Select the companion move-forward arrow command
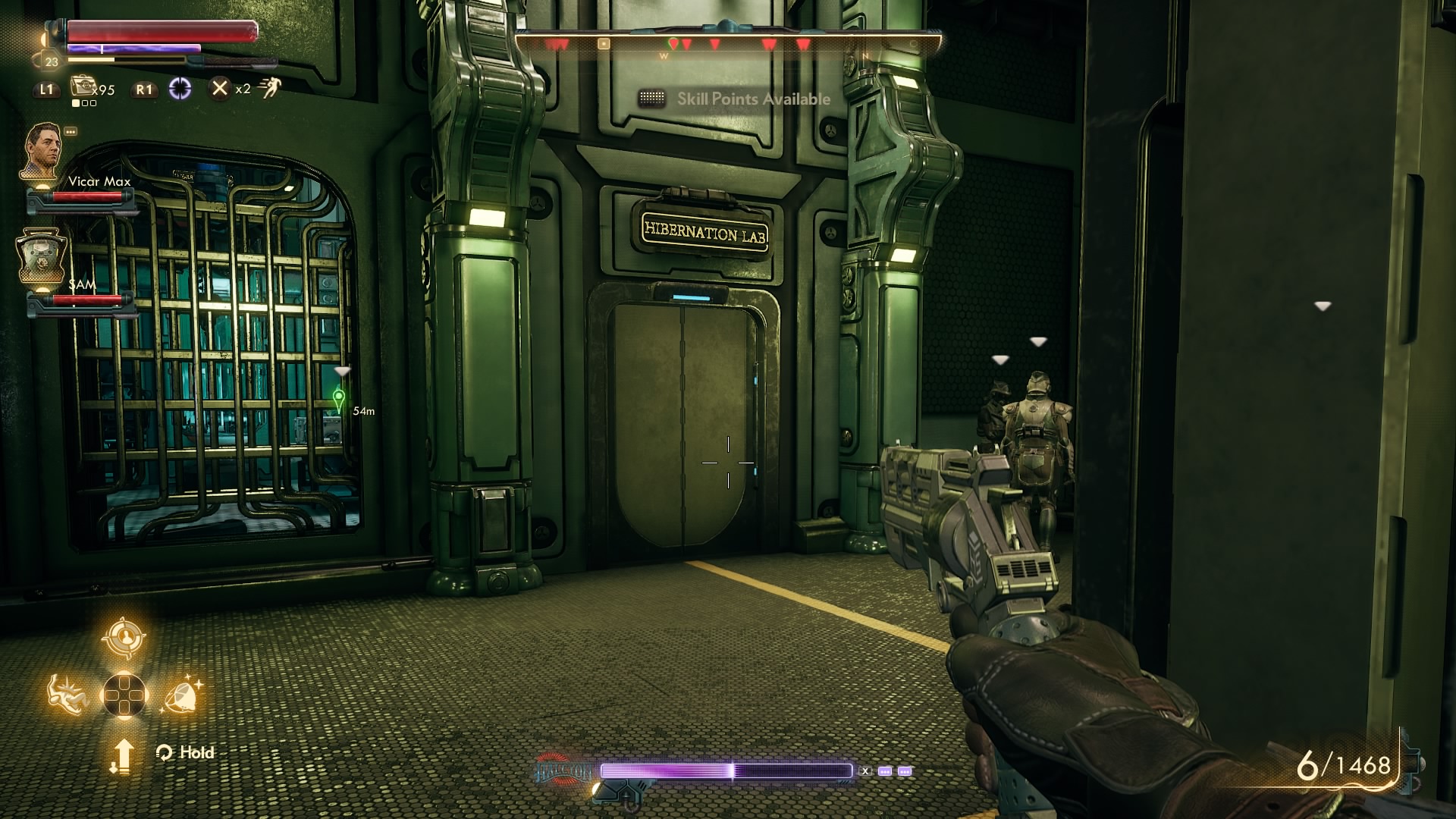This screenshot has width=1456, height=819. point(123,755)
